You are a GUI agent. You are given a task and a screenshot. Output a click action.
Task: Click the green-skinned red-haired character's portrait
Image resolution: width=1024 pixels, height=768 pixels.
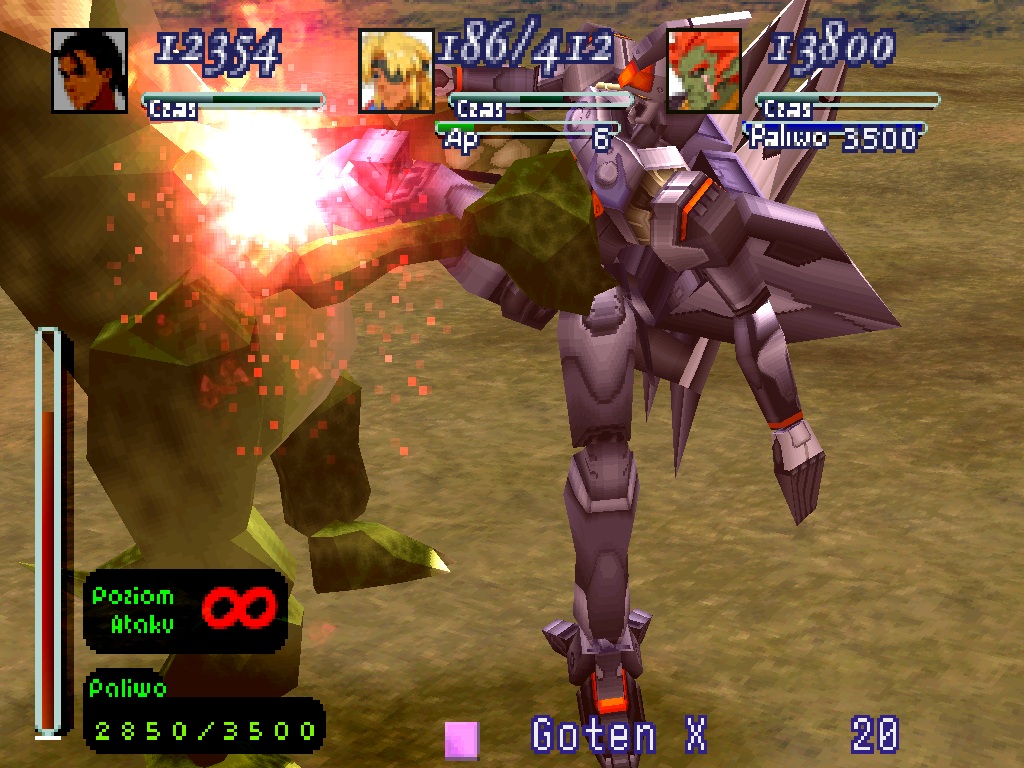click(704, 71)
